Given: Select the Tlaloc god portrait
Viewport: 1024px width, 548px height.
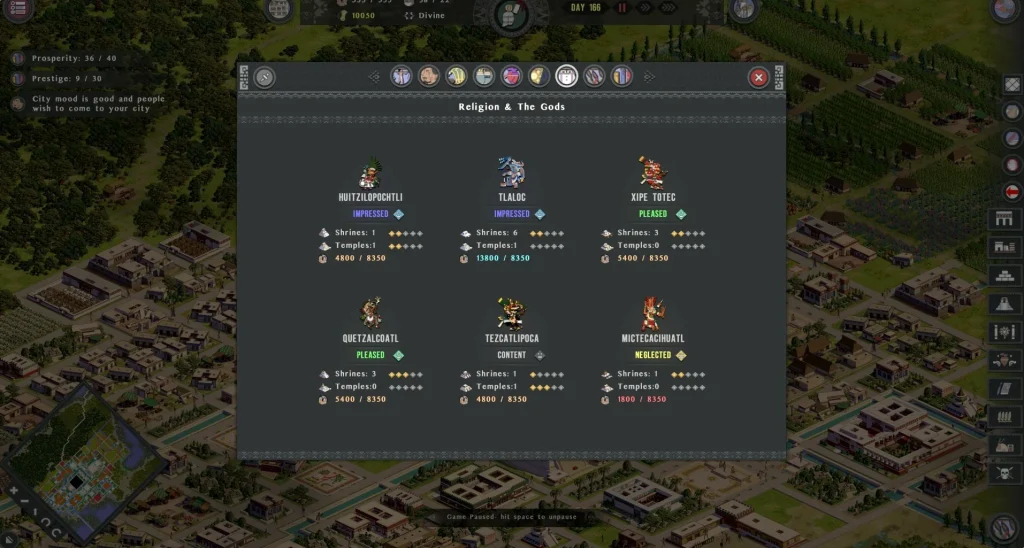Looking at the screenshot, I should pos(511,173).
